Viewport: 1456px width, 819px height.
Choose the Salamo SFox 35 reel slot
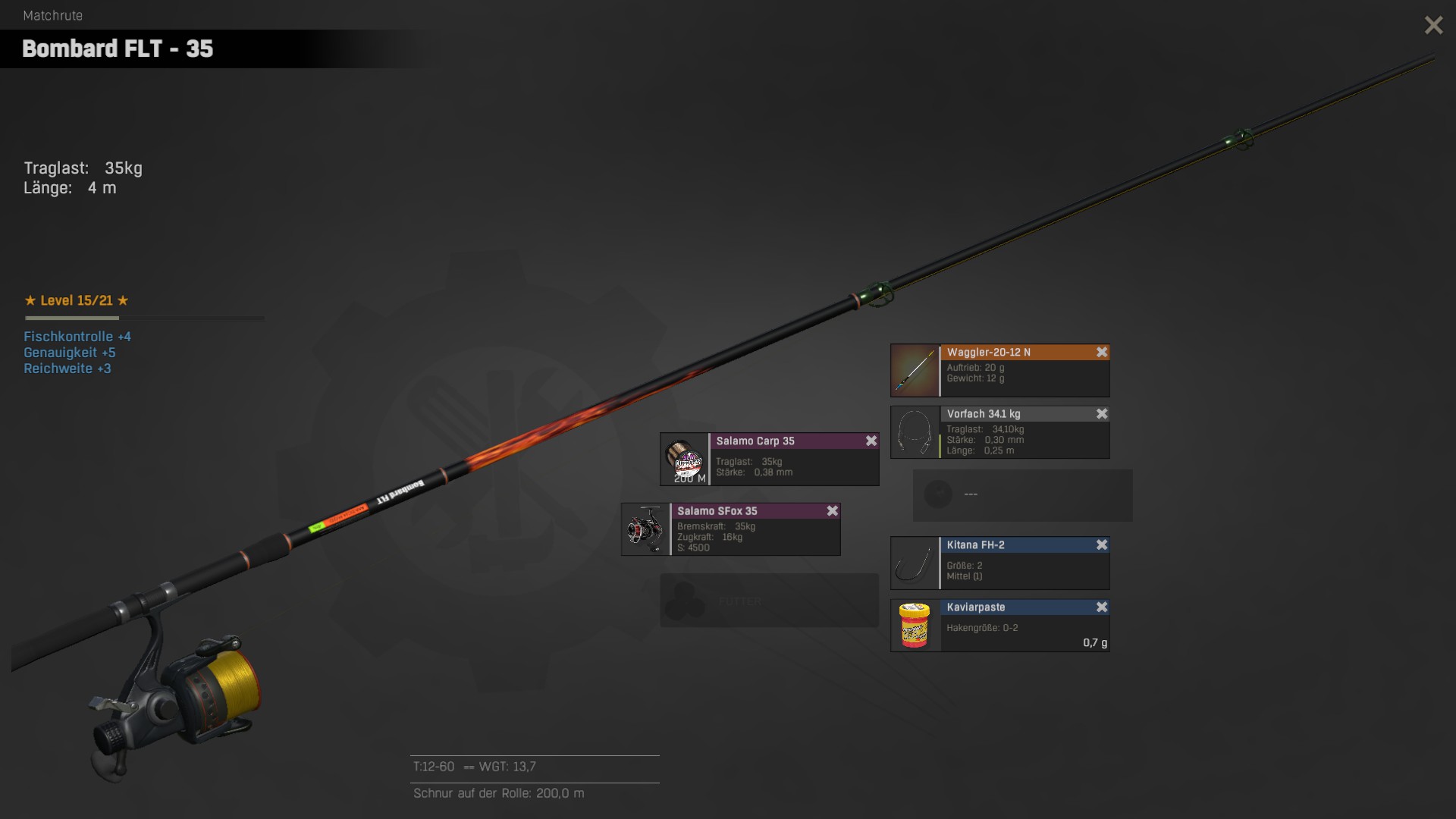(x=730, y=530)
